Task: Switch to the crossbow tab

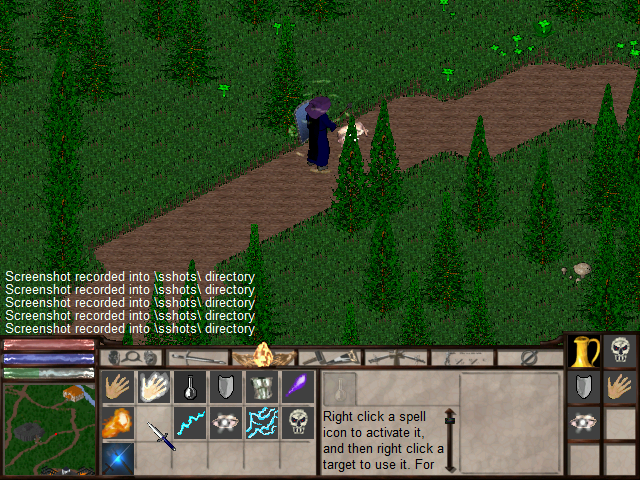Action: tap(396, 357)
